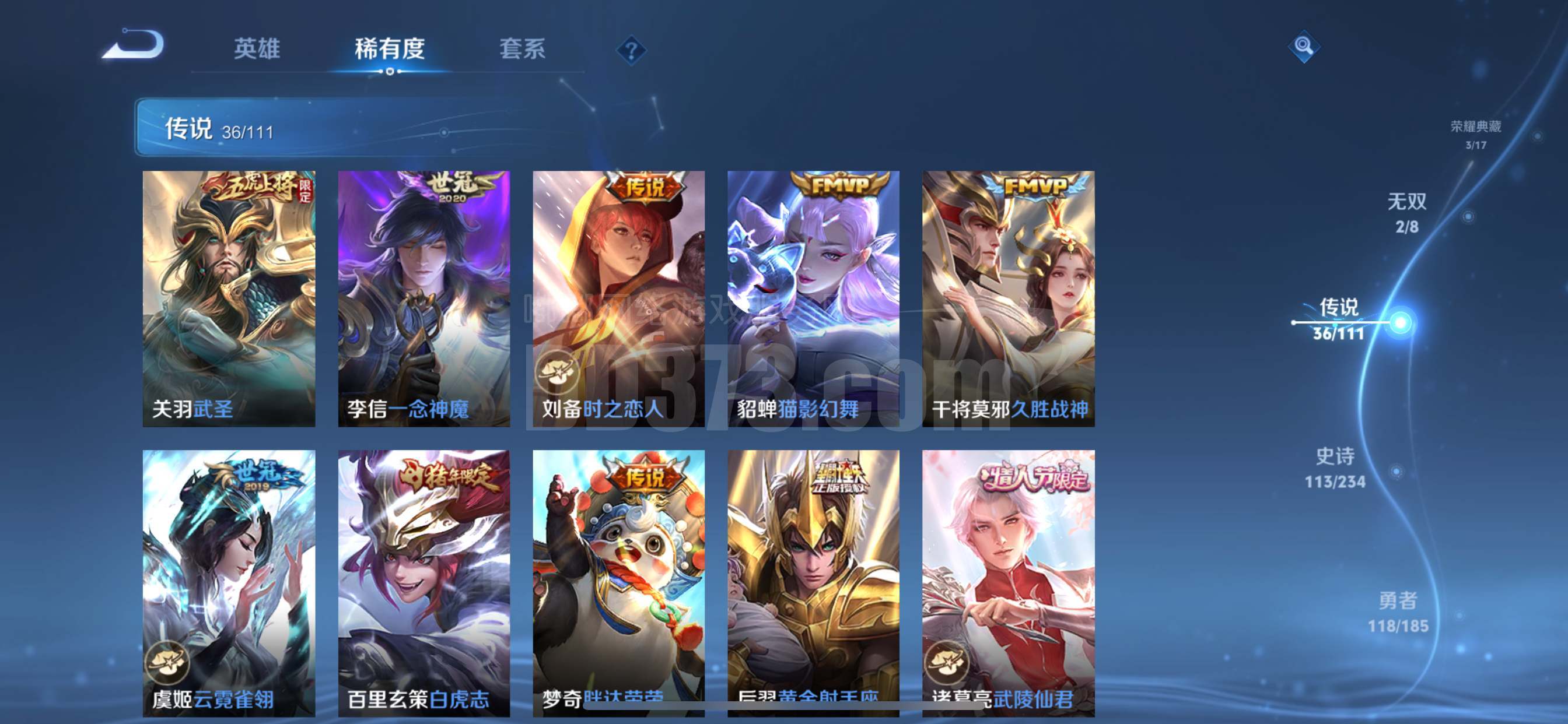View the 诸葛亮 武陵仙君 skin card
1568x724 pixels.
point(1008,583)
